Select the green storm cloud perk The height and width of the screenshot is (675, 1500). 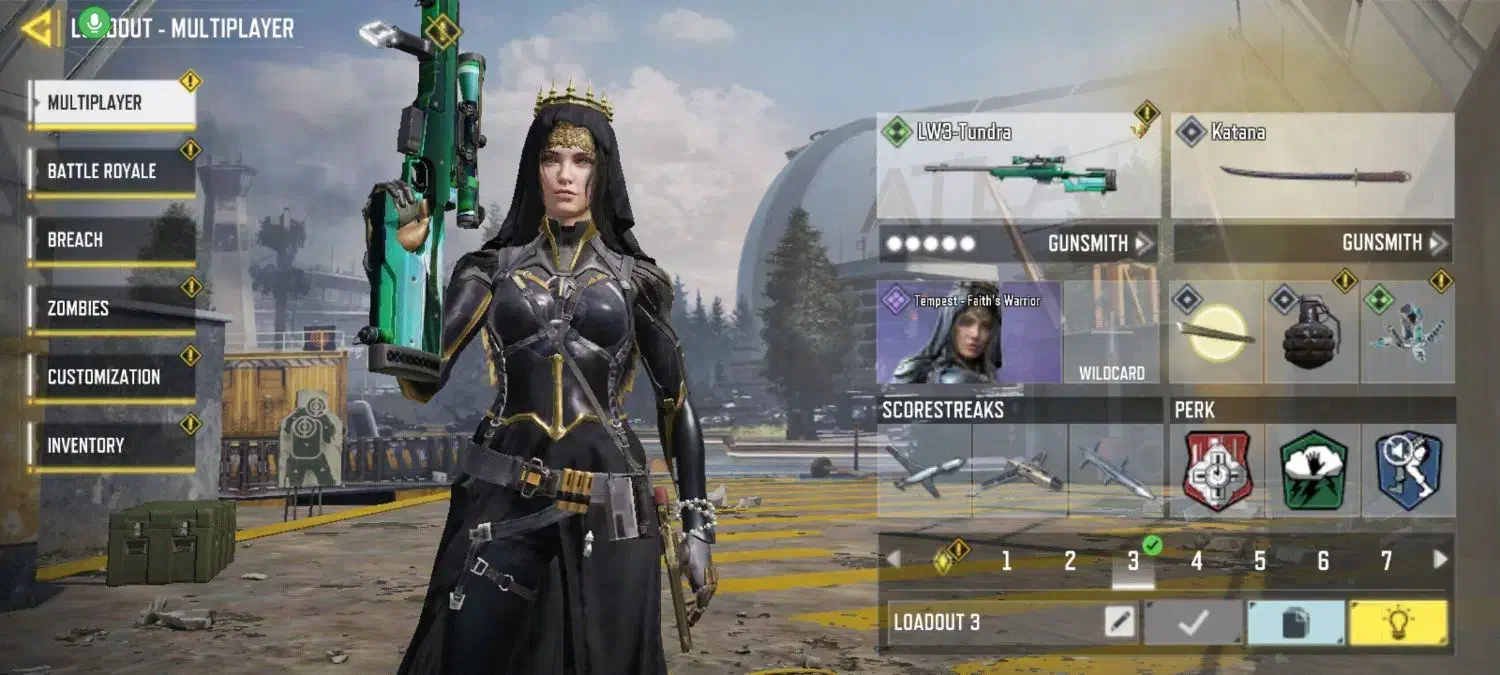click(x=1312, y=470)
